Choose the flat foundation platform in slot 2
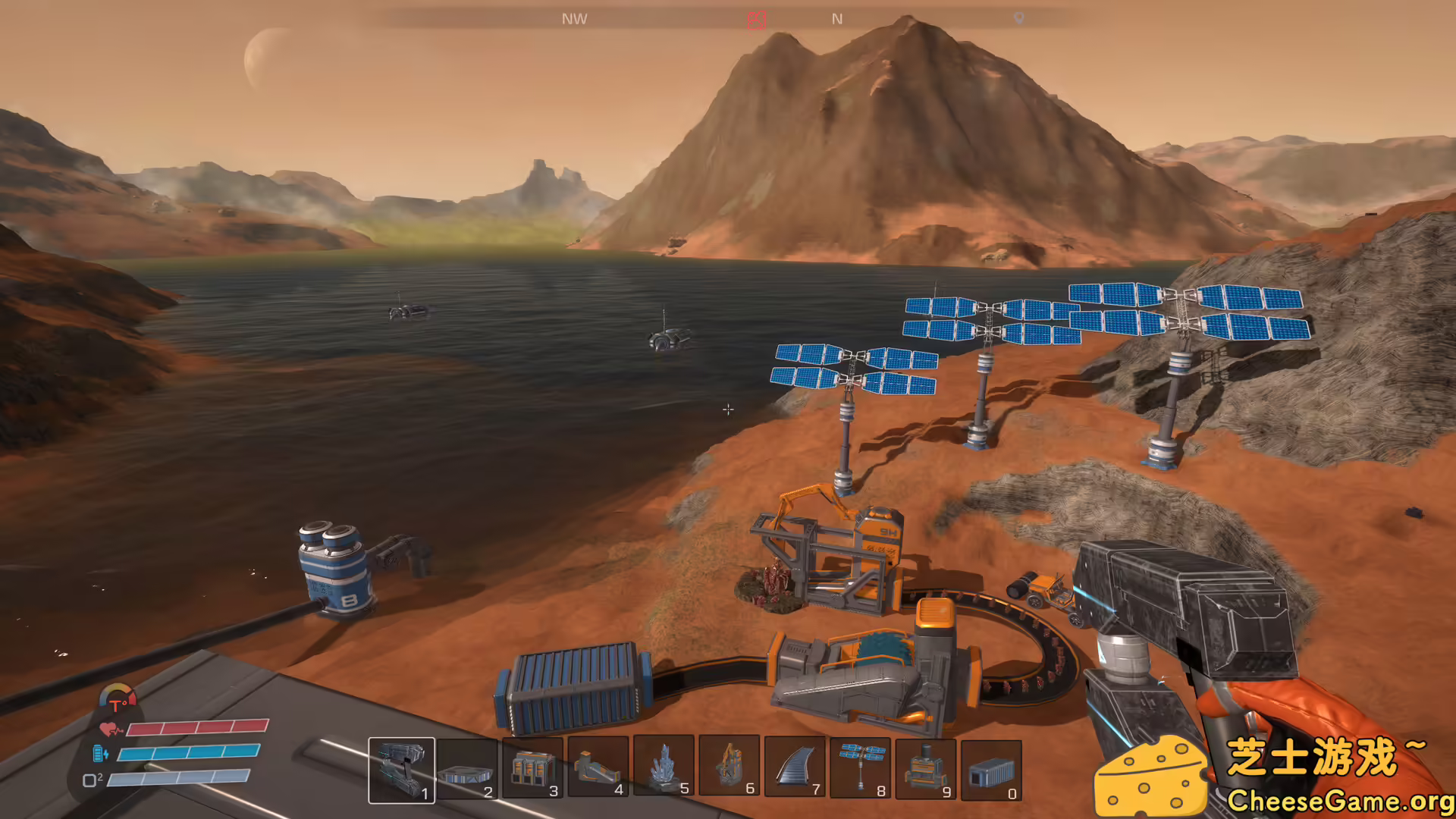The width and height of the screenshot is (1456, 819). click(466, 769)
